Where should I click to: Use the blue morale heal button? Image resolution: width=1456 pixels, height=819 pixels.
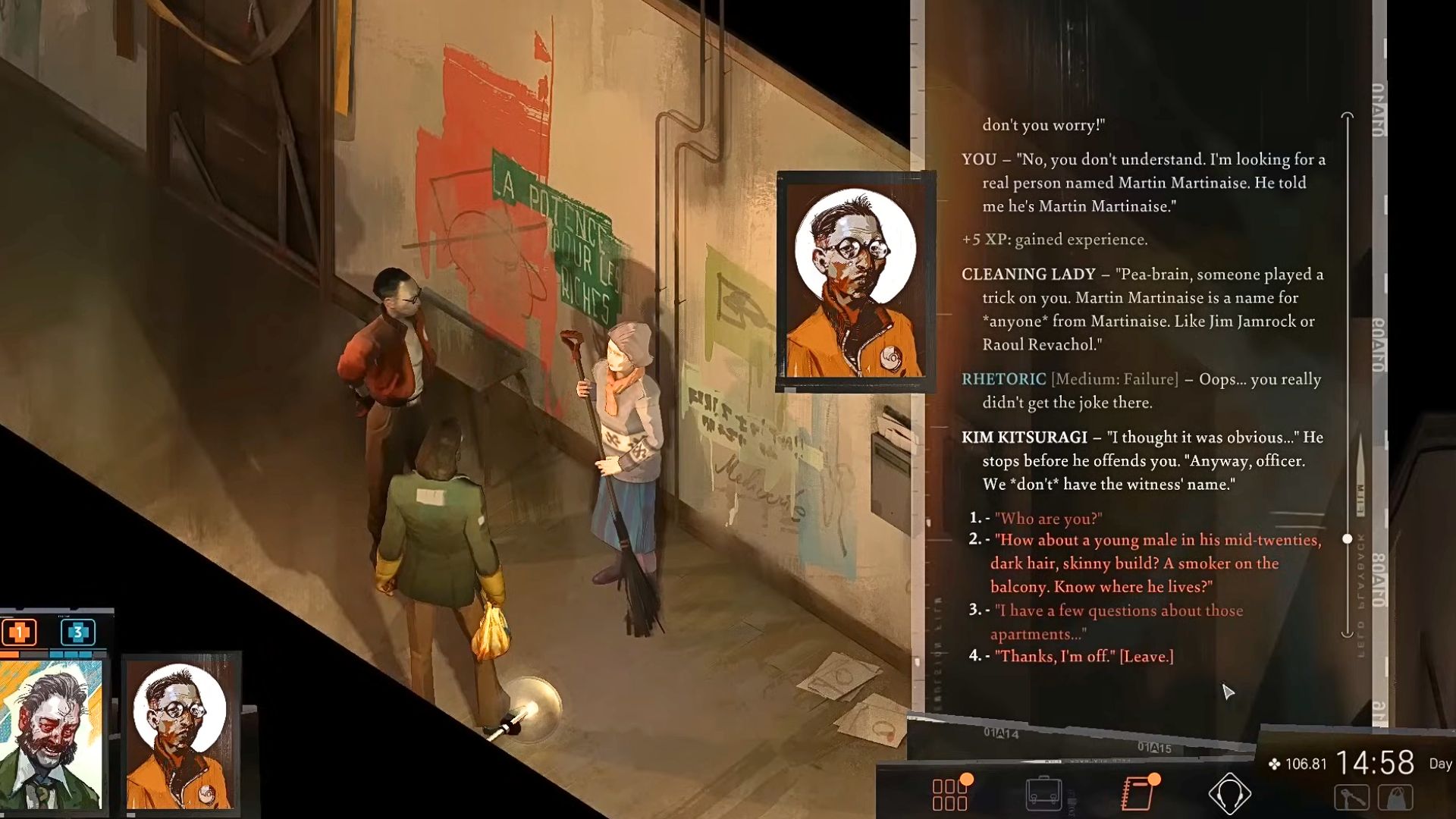[x=77, y=632]
